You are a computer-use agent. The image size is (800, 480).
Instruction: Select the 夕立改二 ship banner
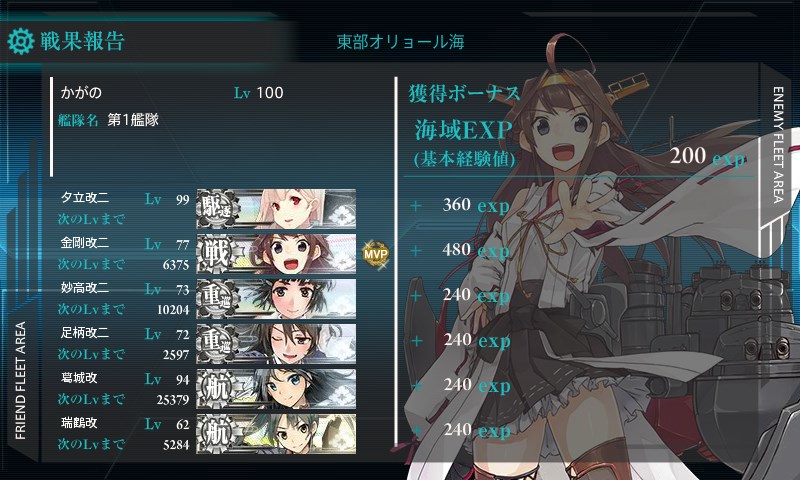click(276, 207)
